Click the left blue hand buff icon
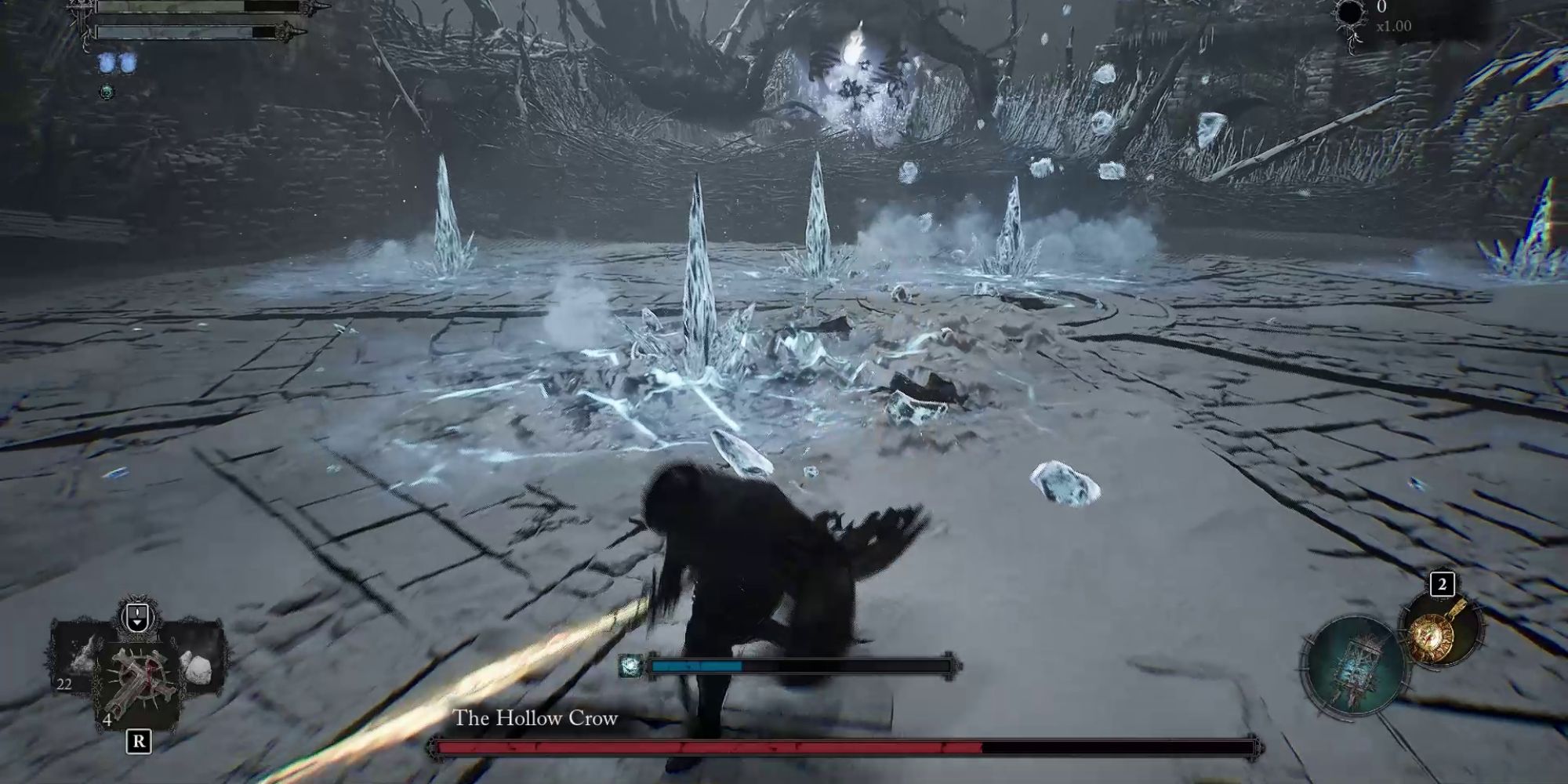 click(107, 64)
